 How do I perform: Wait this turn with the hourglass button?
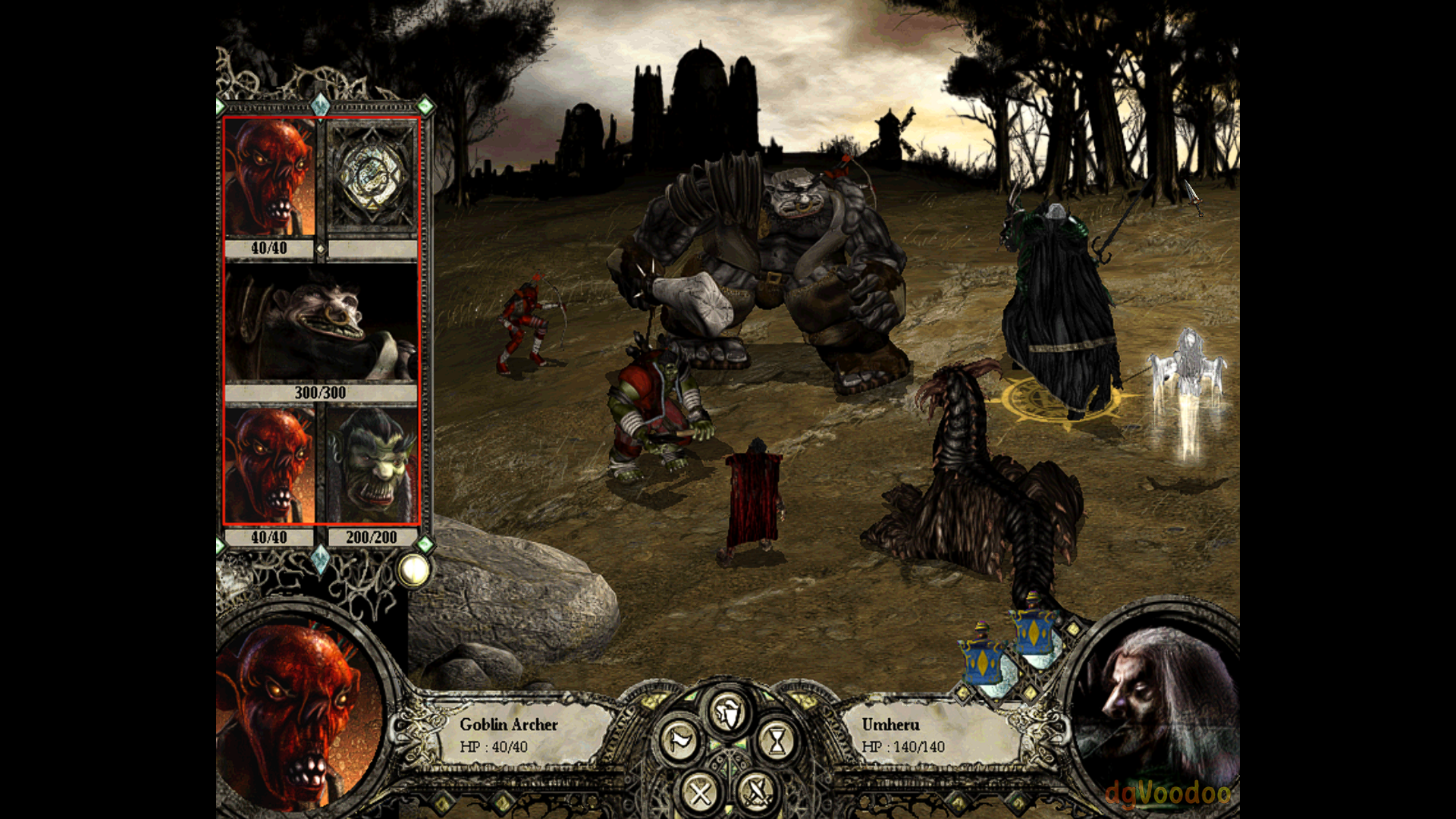click(x=777, y=741)
